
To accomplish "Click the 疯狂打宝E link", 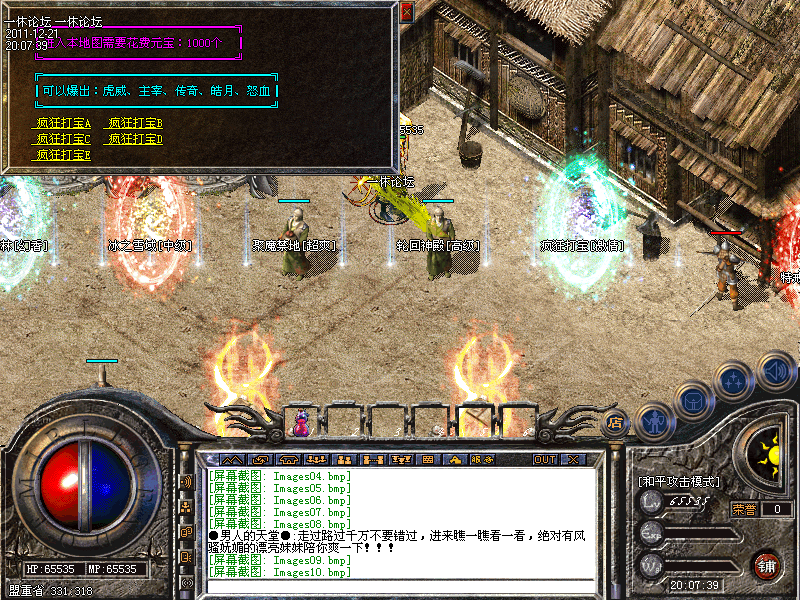I will tap(63, 155).
